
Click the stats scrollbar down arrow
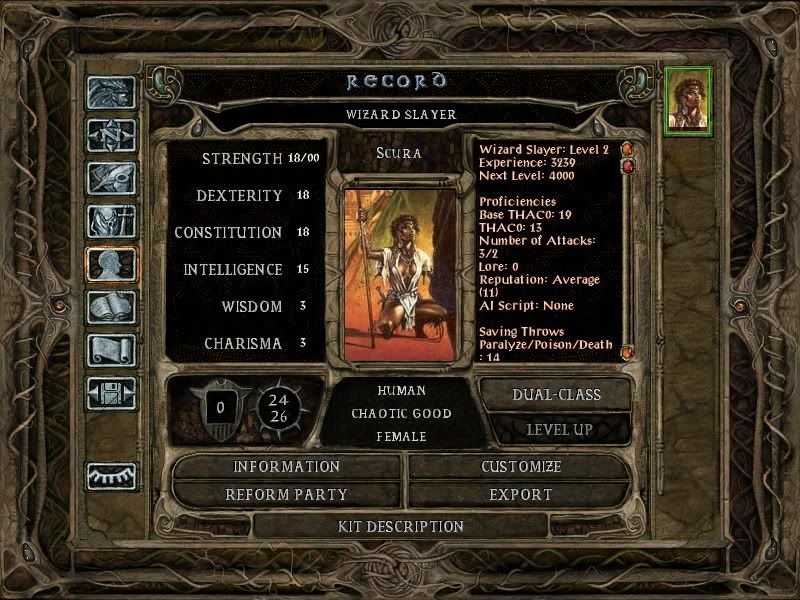click(x=628, y=353)
